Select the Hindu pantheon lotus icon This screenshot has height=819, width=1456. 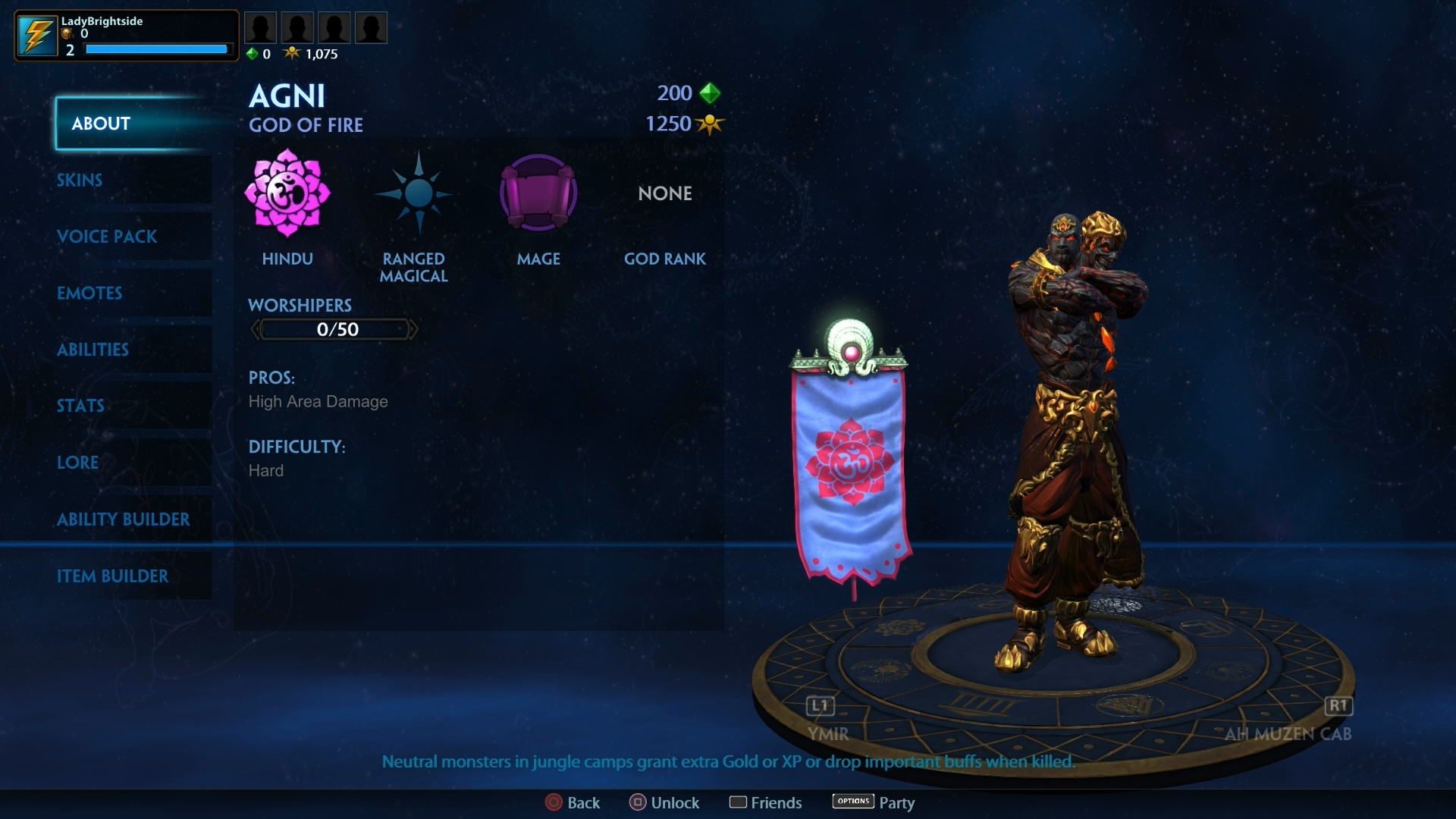287,193
